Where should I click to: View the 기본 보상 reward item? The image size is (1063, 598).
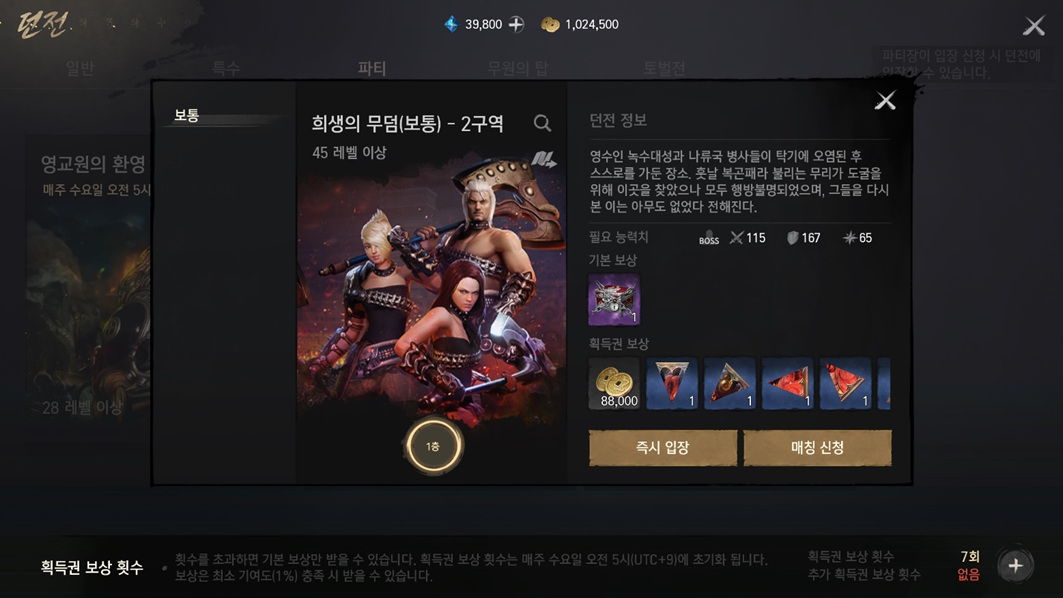pos(614,300)
